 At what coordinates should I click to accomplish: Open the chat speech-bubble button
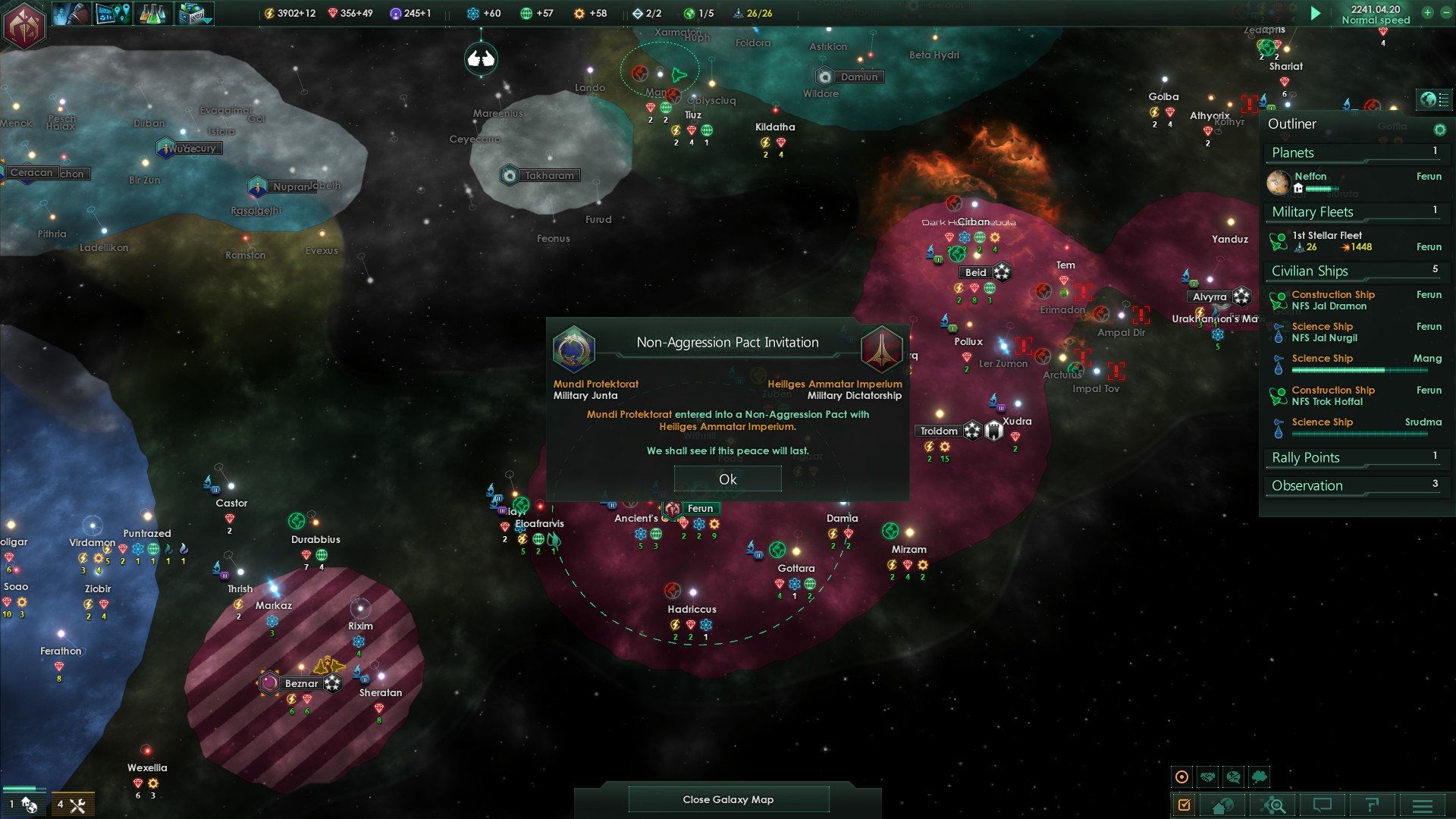1323,805
